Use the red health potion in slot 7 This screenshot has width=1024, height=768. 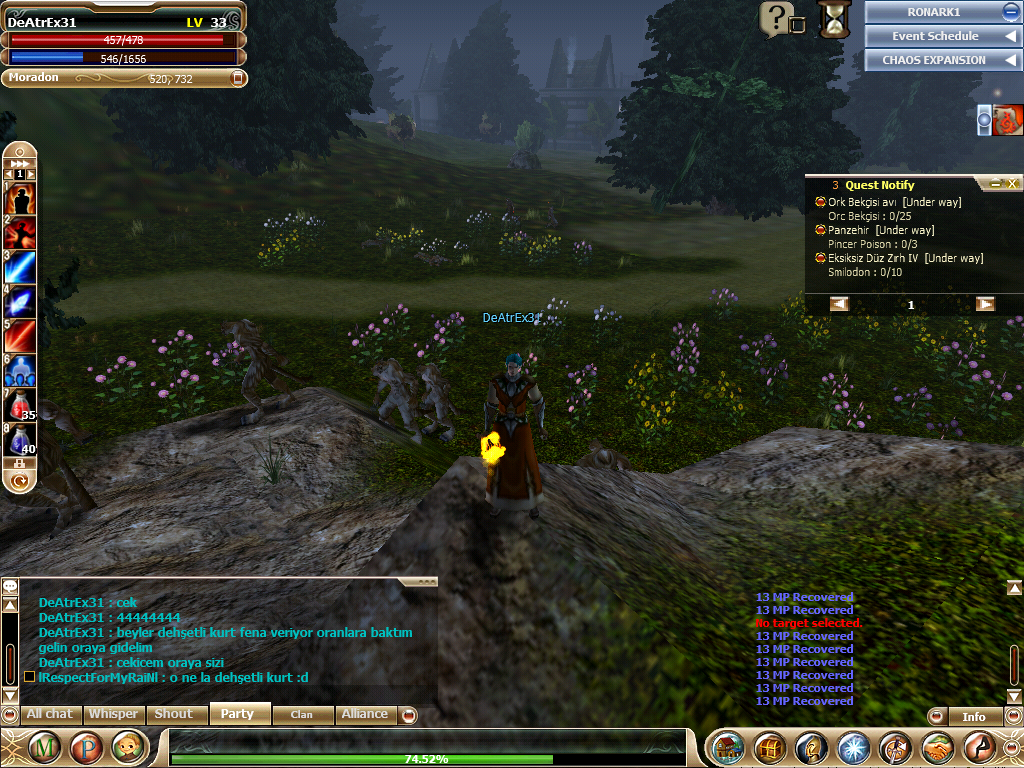20,404
